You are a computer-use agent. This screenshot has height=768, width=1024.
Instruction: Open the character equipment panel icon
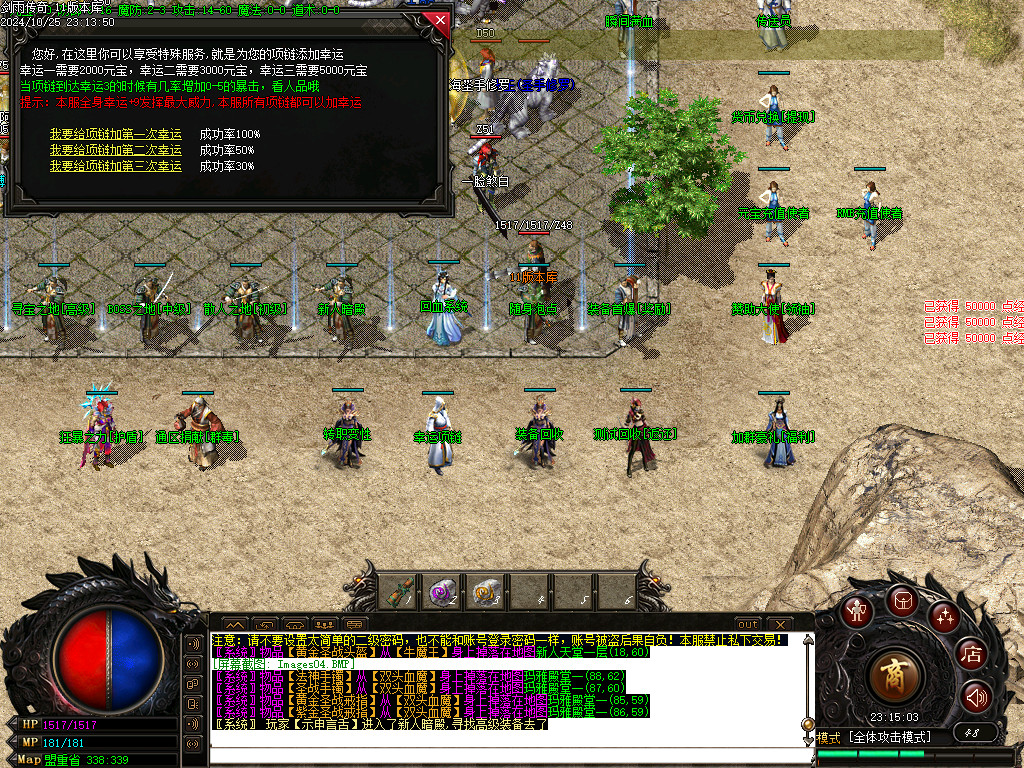pos(856,611)
